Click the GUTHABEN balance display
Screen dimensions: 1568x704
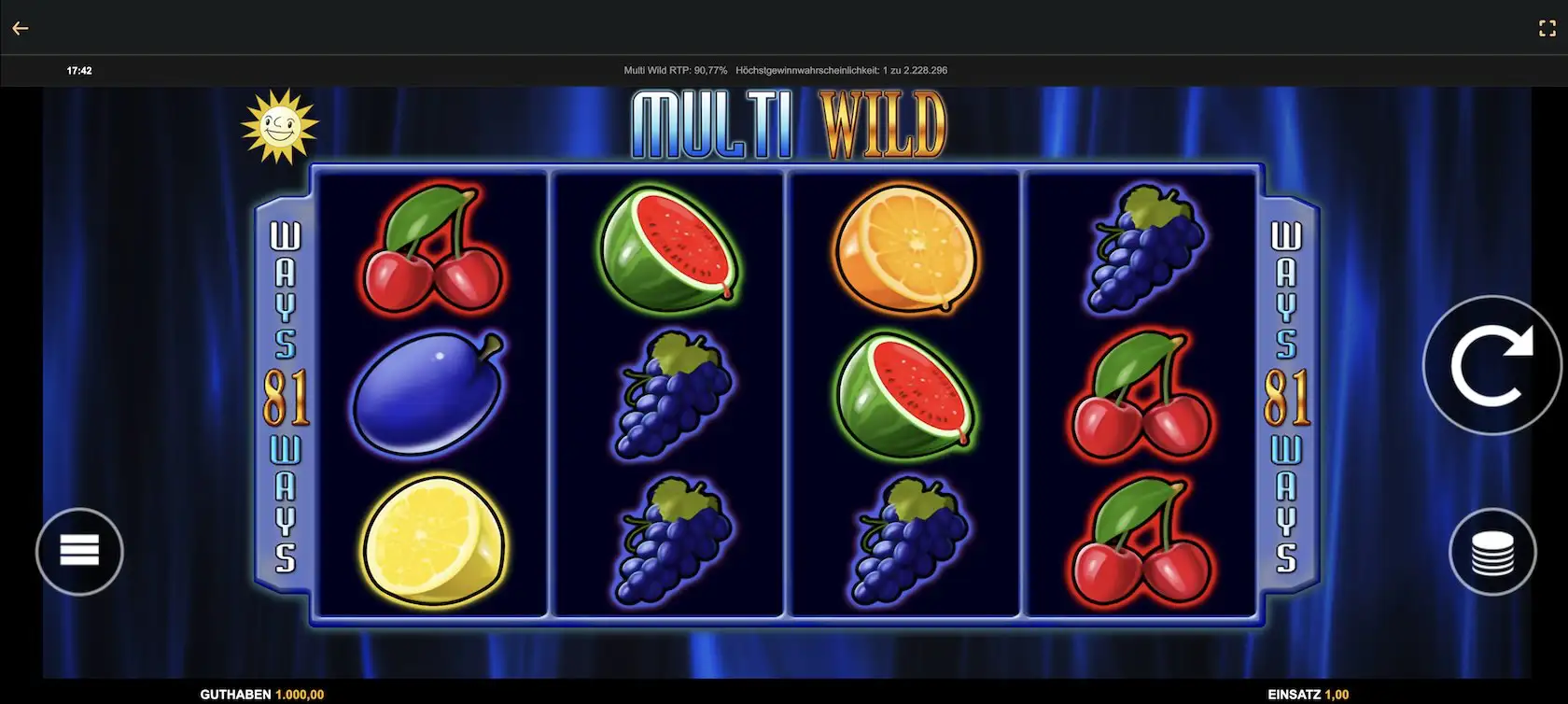261,694
